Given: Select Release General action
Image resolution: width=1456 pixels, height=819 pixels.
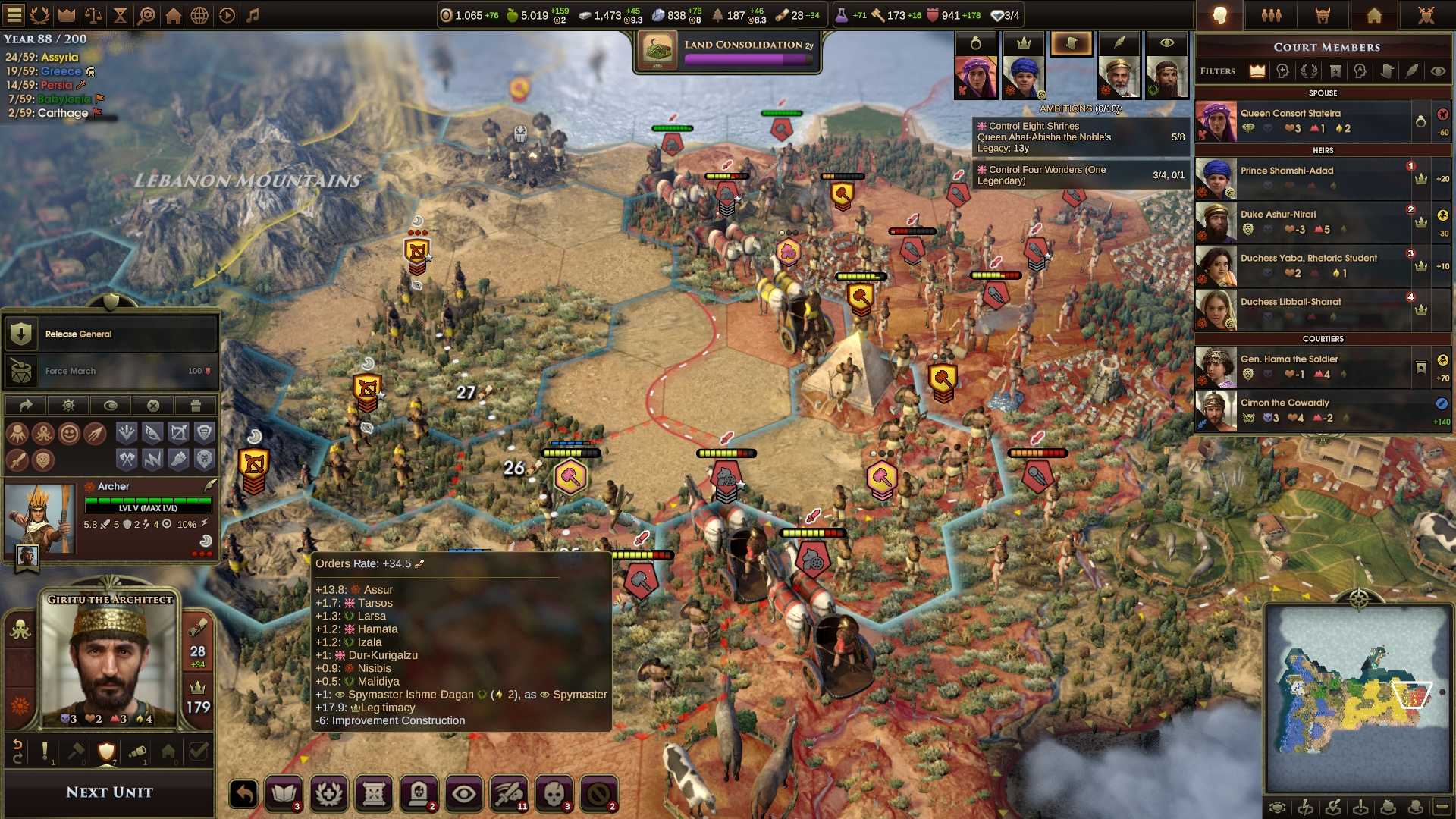Looking at the screenshot, I should pos(111,334).
